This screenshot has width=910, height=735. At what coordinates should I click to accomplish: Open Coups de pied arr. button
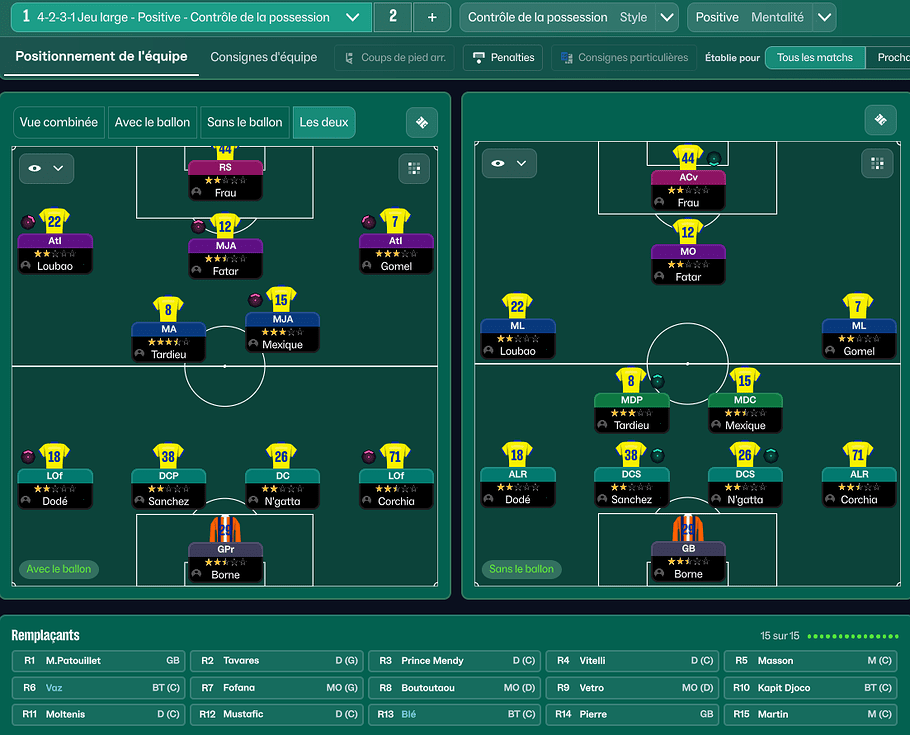pyautogui.click(x=394, y=57)
